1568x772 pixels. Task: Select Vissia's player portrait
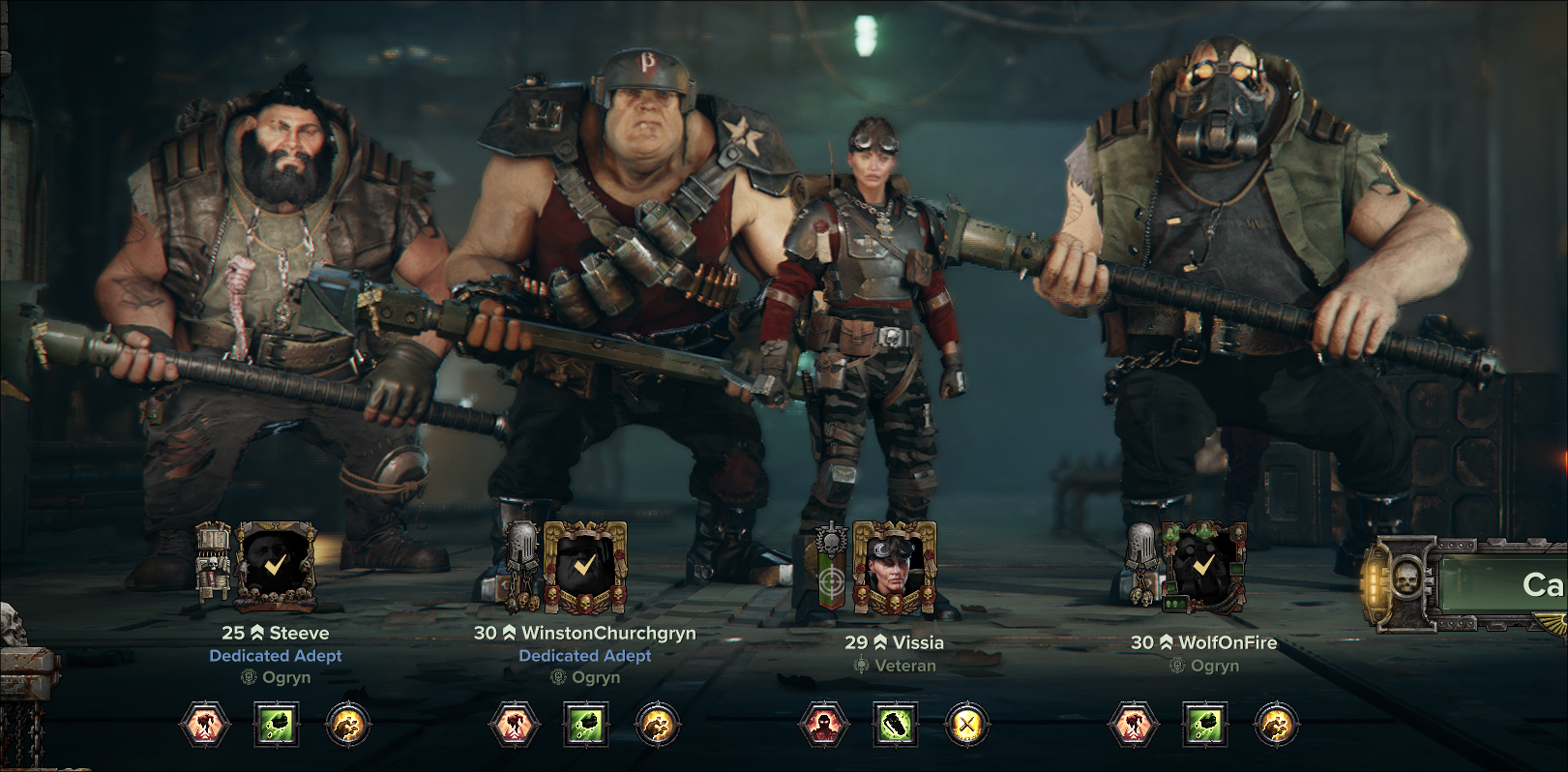pos(894,569)
